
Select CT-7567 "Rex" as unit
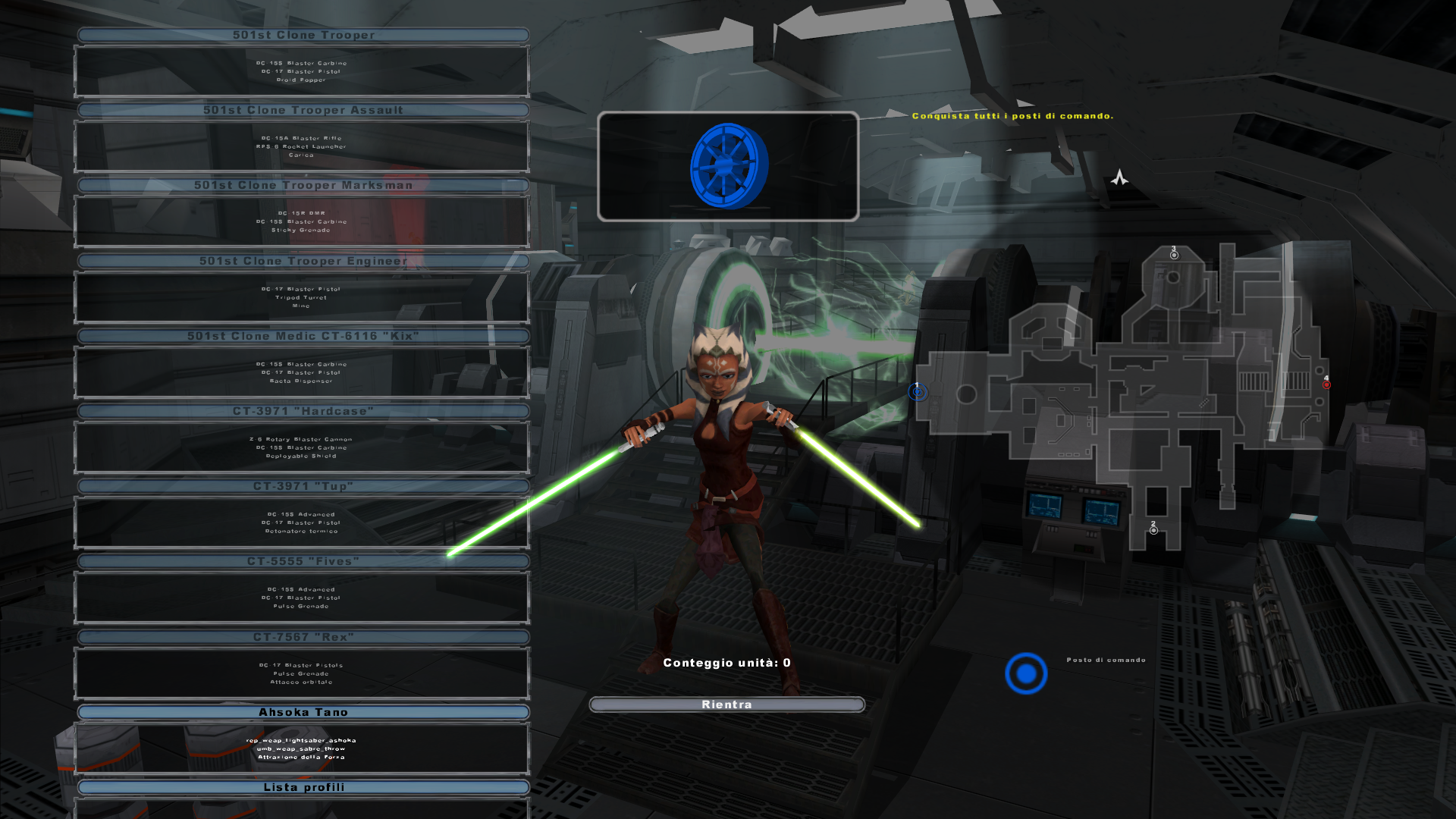click(x=303, y=637)
